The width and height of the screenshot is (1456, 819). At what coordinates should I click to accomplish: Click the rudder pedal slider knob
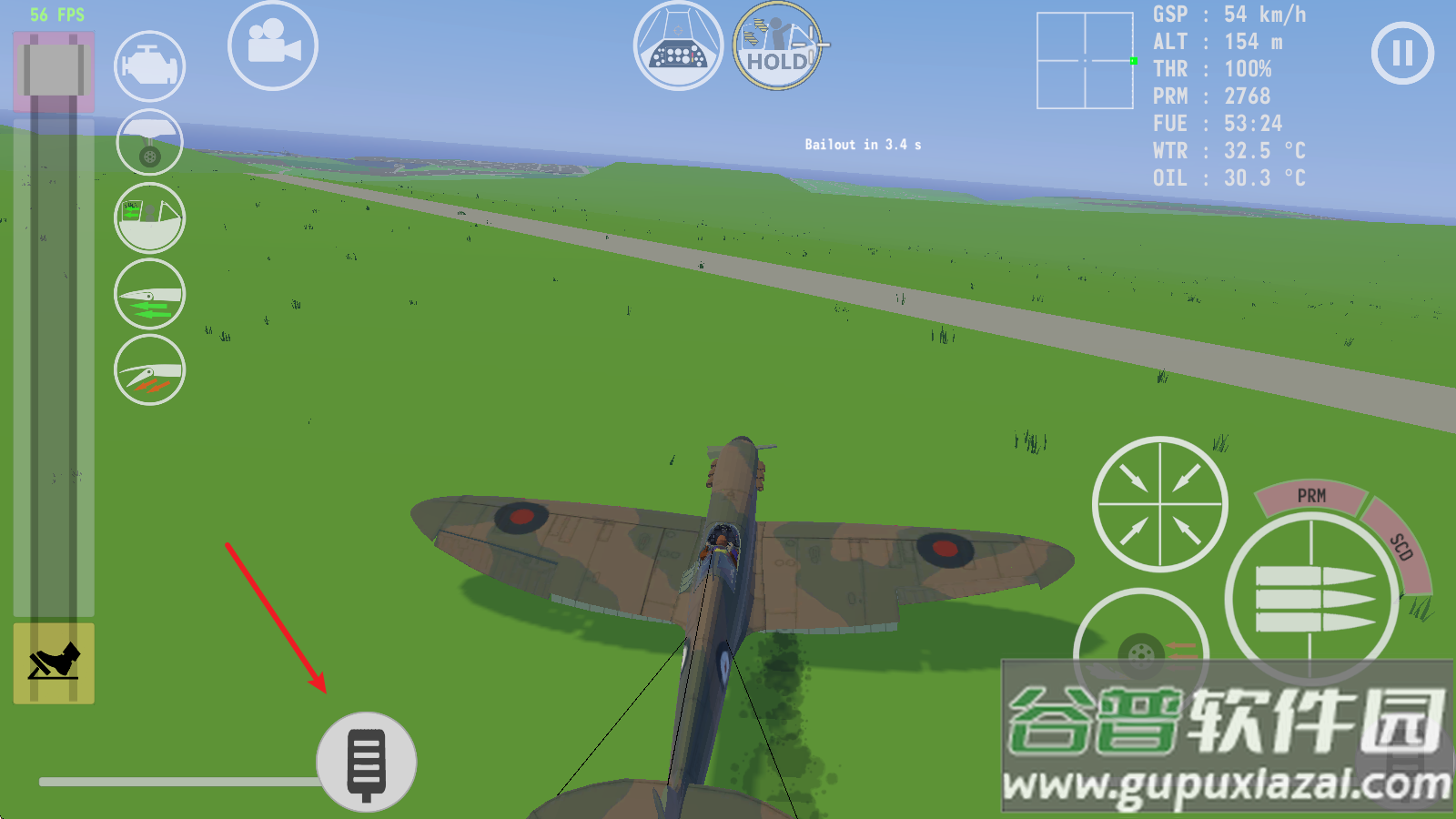[367, 763]
